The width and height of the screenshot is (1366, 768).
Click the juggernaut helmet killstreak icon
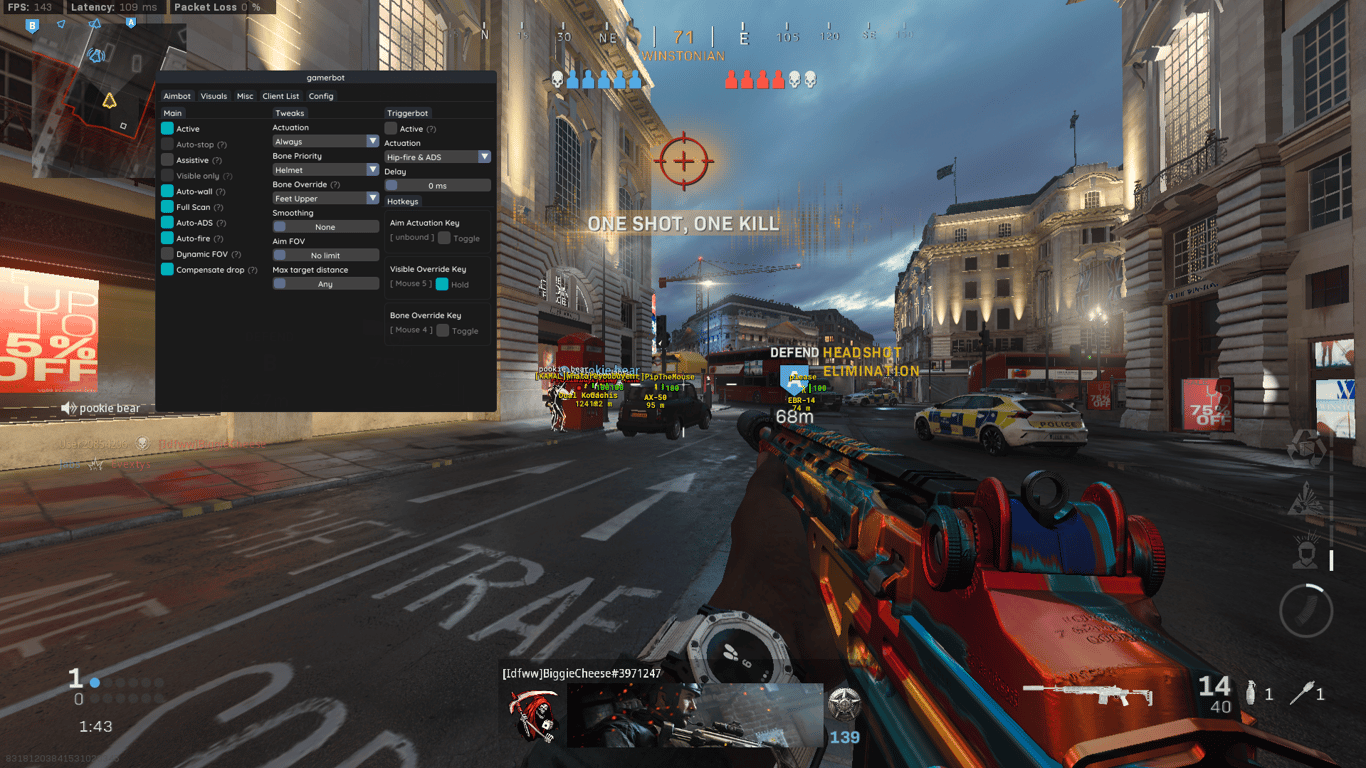pos(1303,552)
